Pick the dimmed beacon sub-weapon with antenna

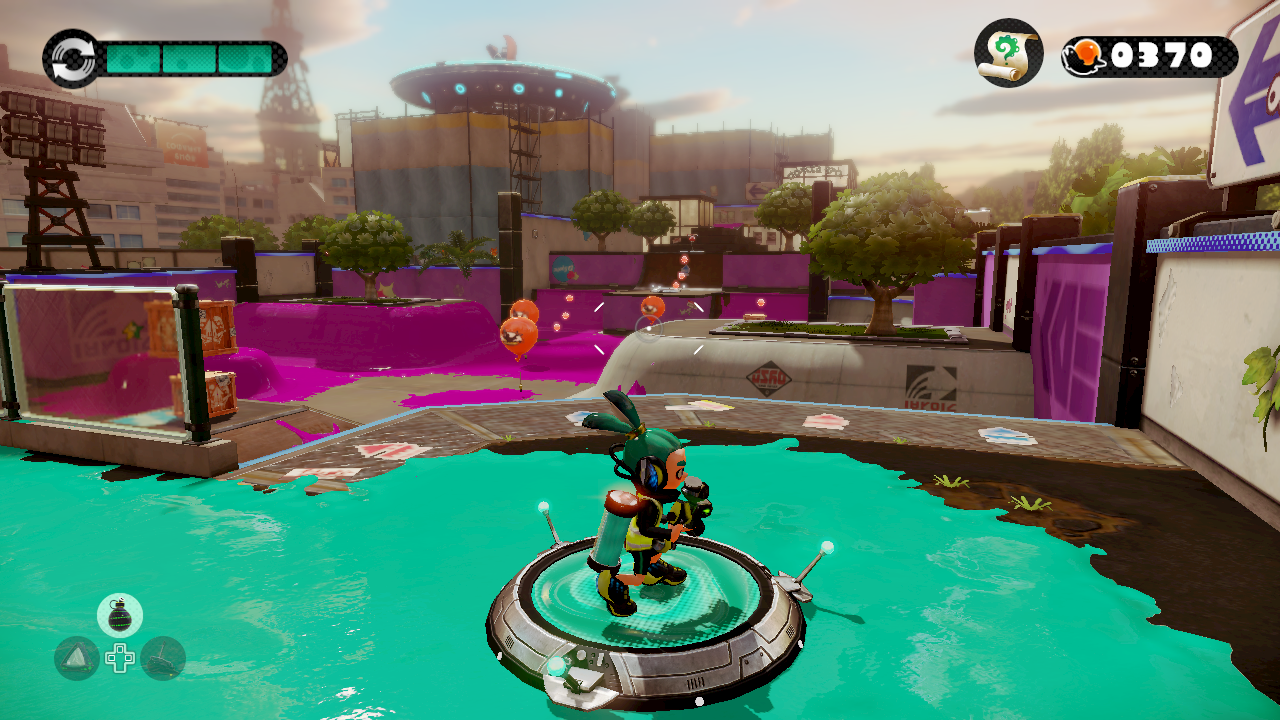point(163,658)
